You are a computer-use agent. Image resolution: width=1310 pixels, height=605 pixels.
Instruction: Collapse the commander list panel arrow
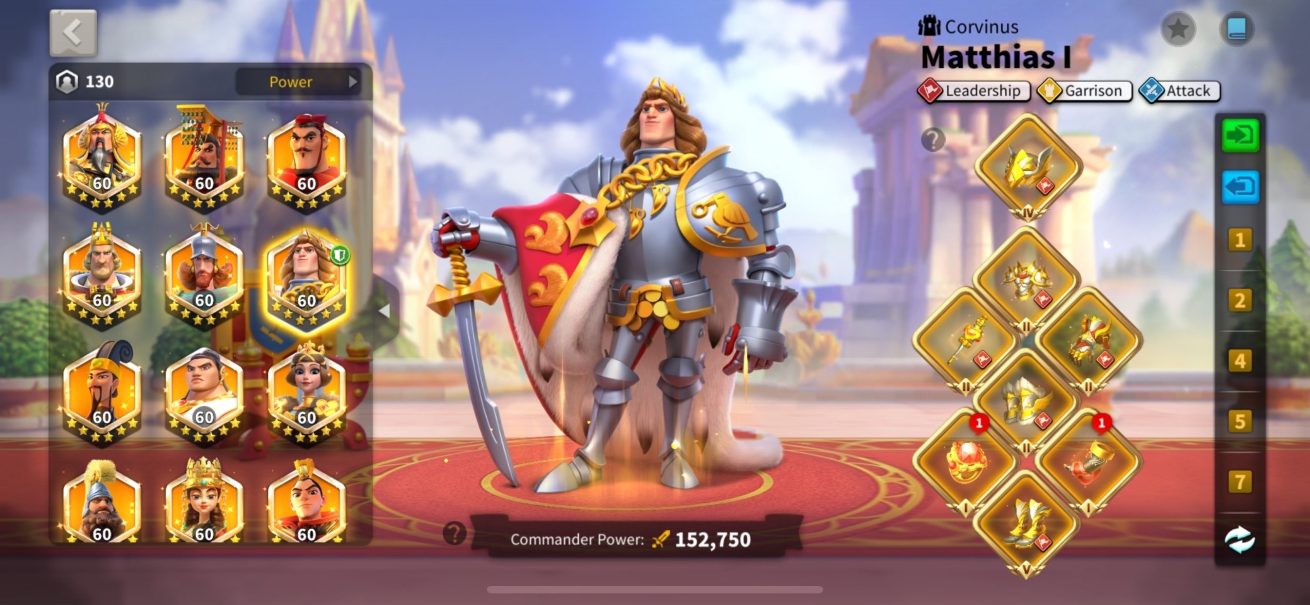click(383, 311)
